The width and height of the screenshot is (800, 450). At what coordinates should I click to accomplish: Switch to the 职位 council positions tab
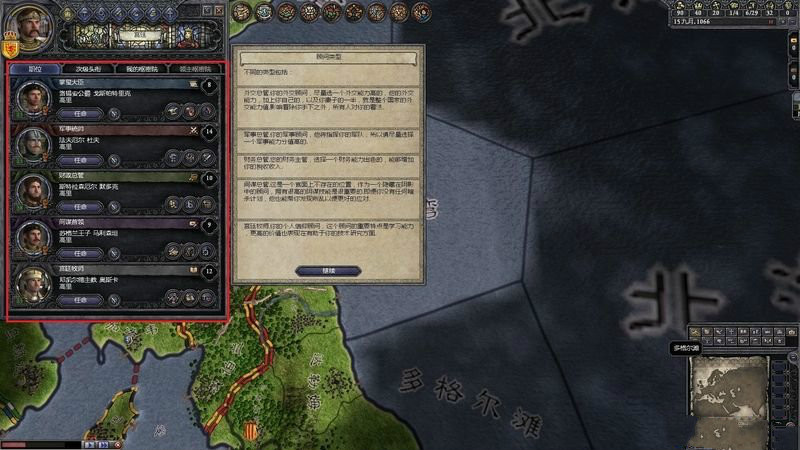(35, 69)
